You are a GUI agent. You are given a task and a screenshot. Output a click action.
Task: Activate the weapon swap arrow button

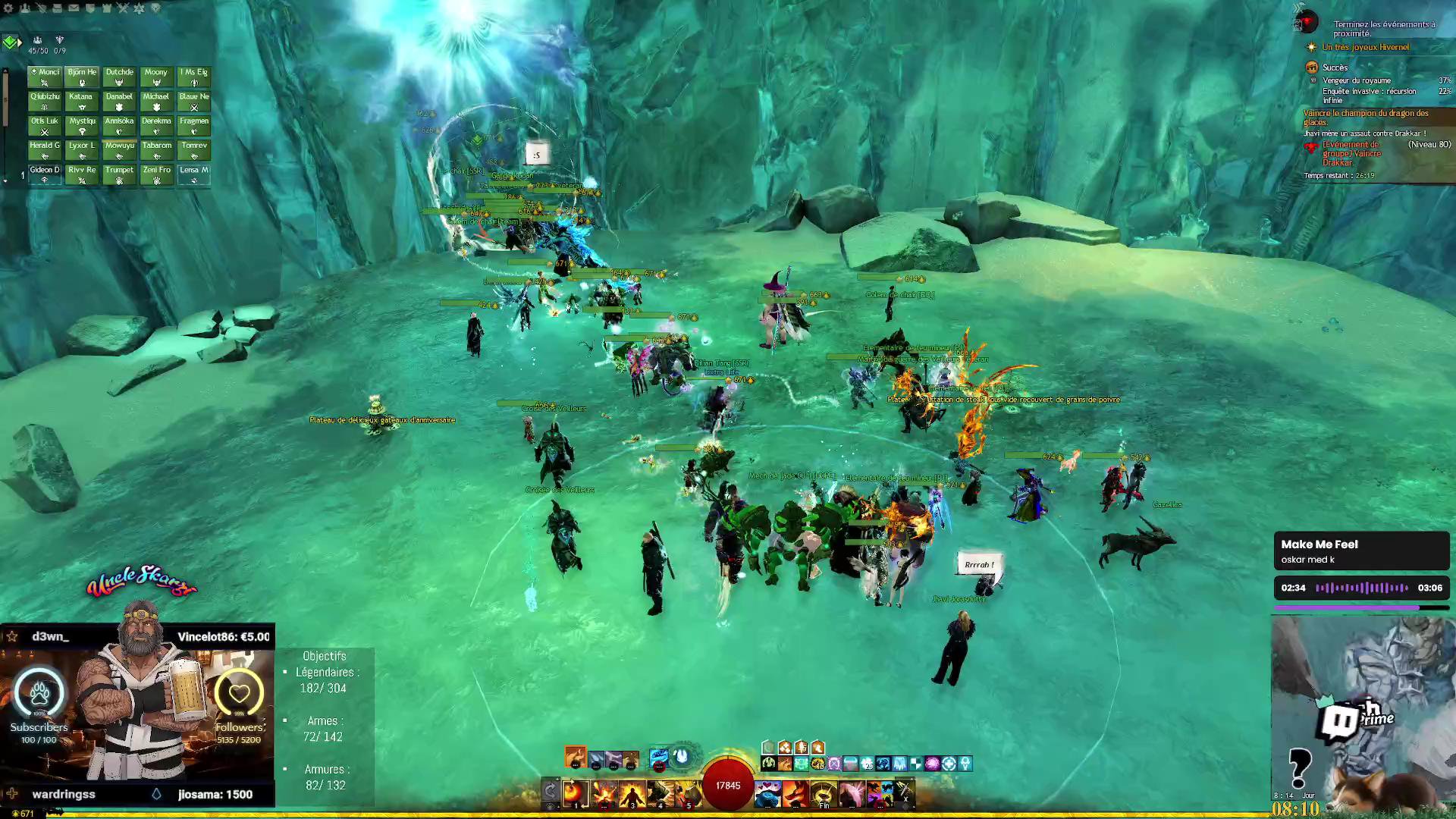coord(551,792)
